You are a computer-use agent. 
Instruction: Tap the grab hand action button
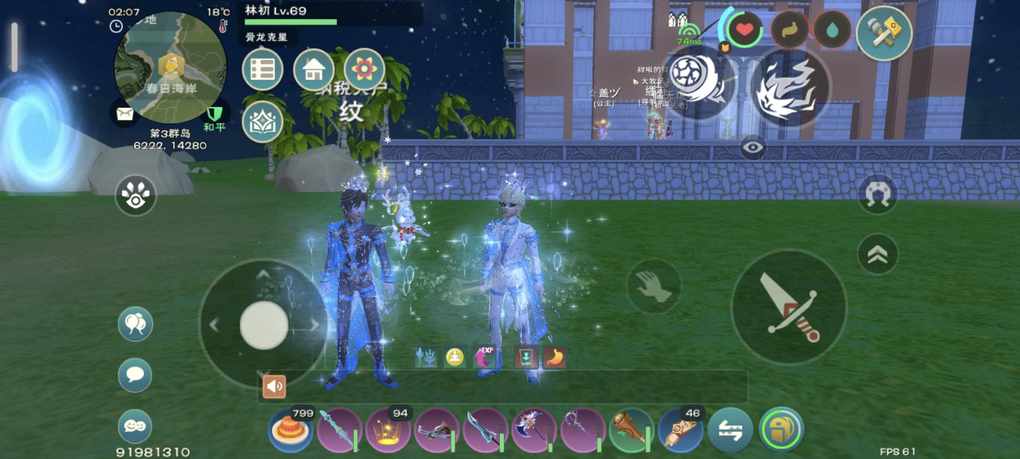(654, 287)
